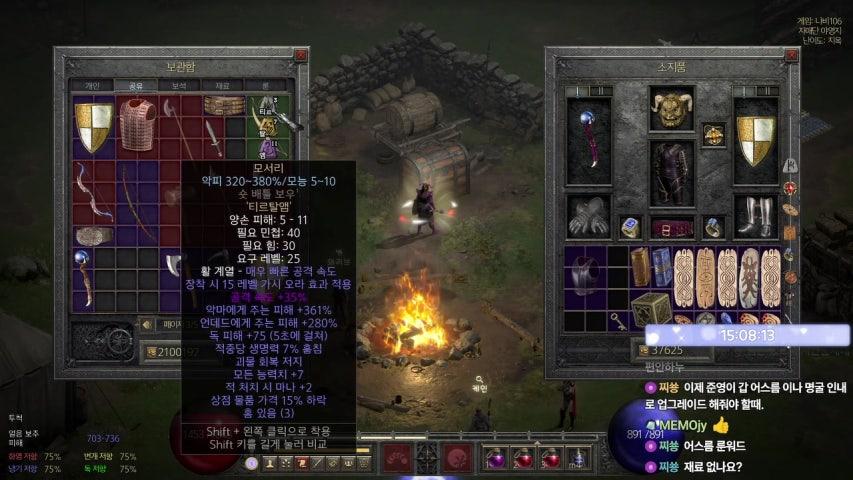Viewport: 853px width, 480px height.
Task: Grab the belt in stash's top row
Action: click(x=223, y=105)
